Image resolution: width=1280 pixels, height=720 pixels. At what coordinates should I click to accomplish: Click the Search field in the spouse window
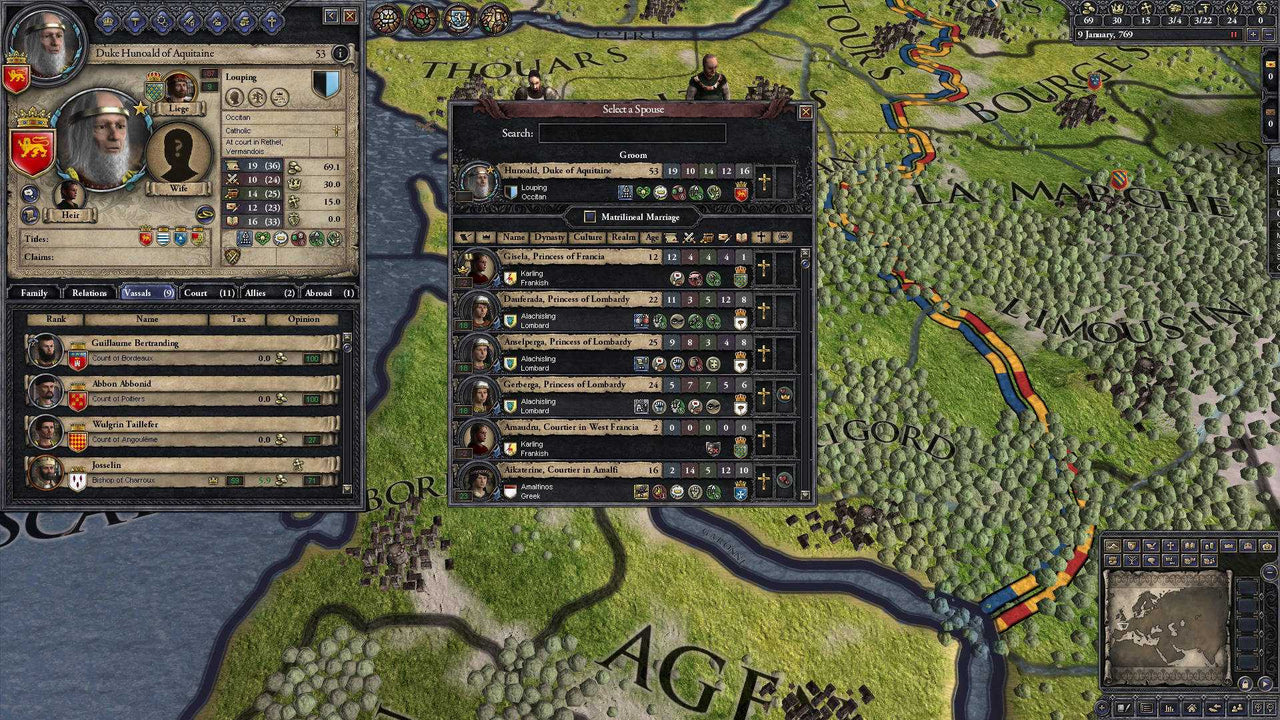pyautogui.click(x=633, y=132)
